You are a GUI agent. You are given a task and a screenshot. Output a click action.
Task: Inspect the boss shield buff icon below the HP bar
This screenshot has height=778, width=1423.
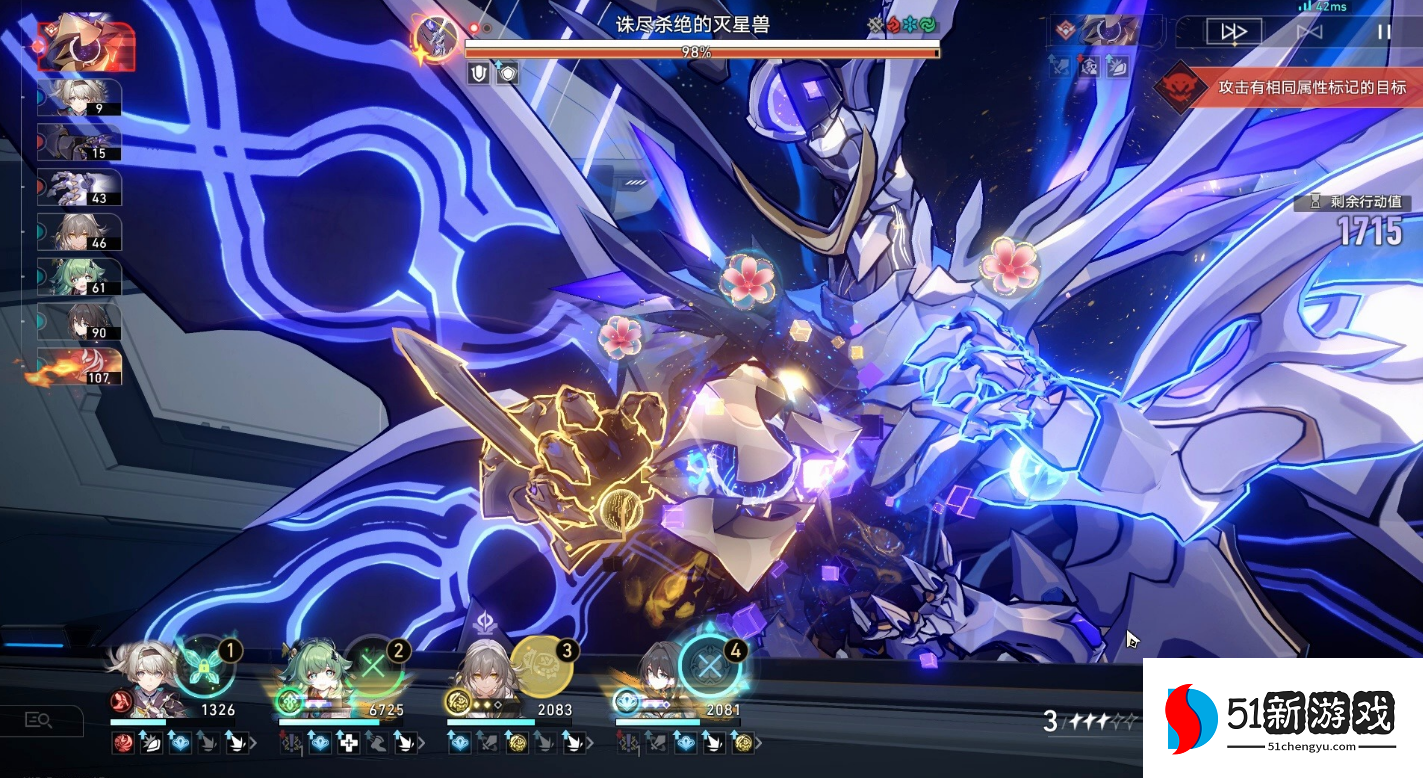[479, 73]
